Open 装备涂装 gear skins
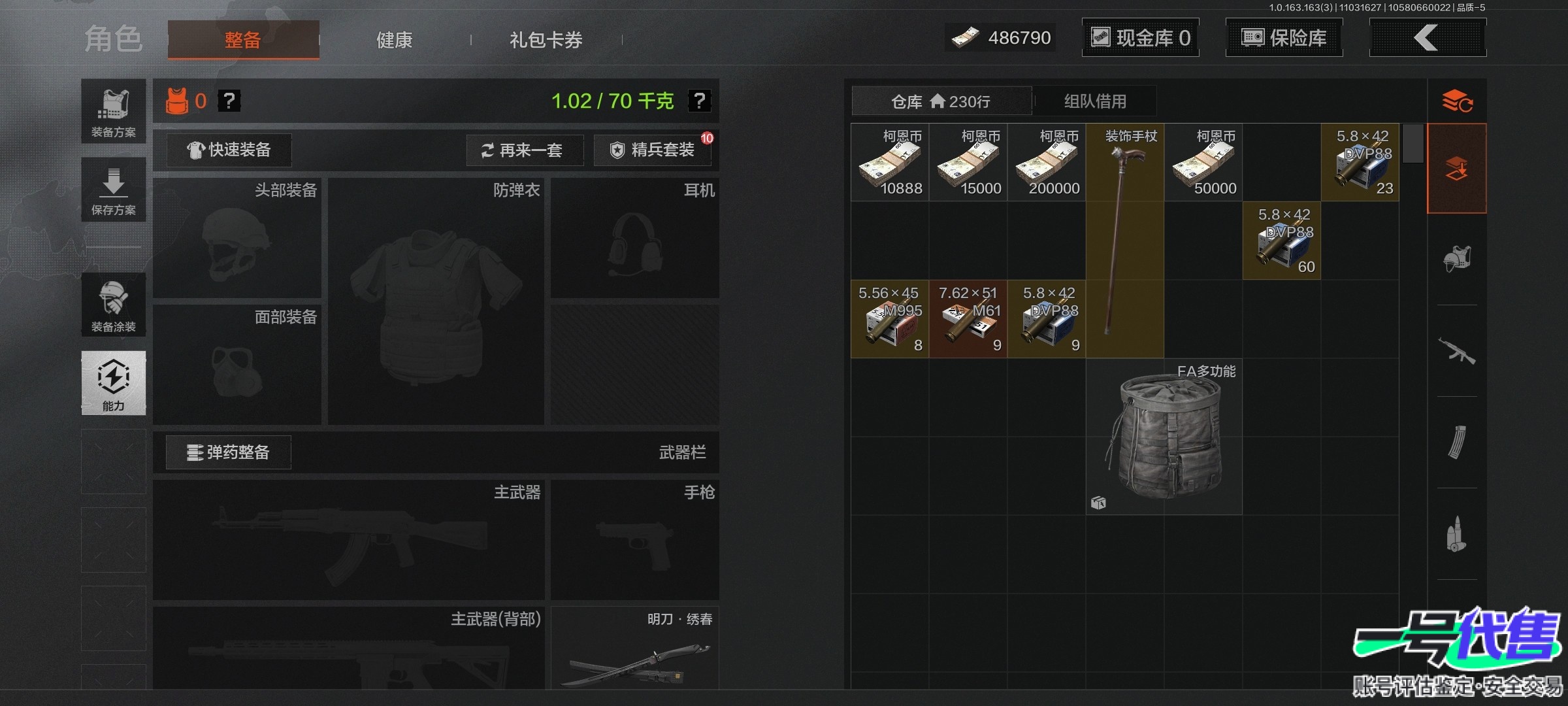Screen dimensions: 1568x706 point(114,305)
